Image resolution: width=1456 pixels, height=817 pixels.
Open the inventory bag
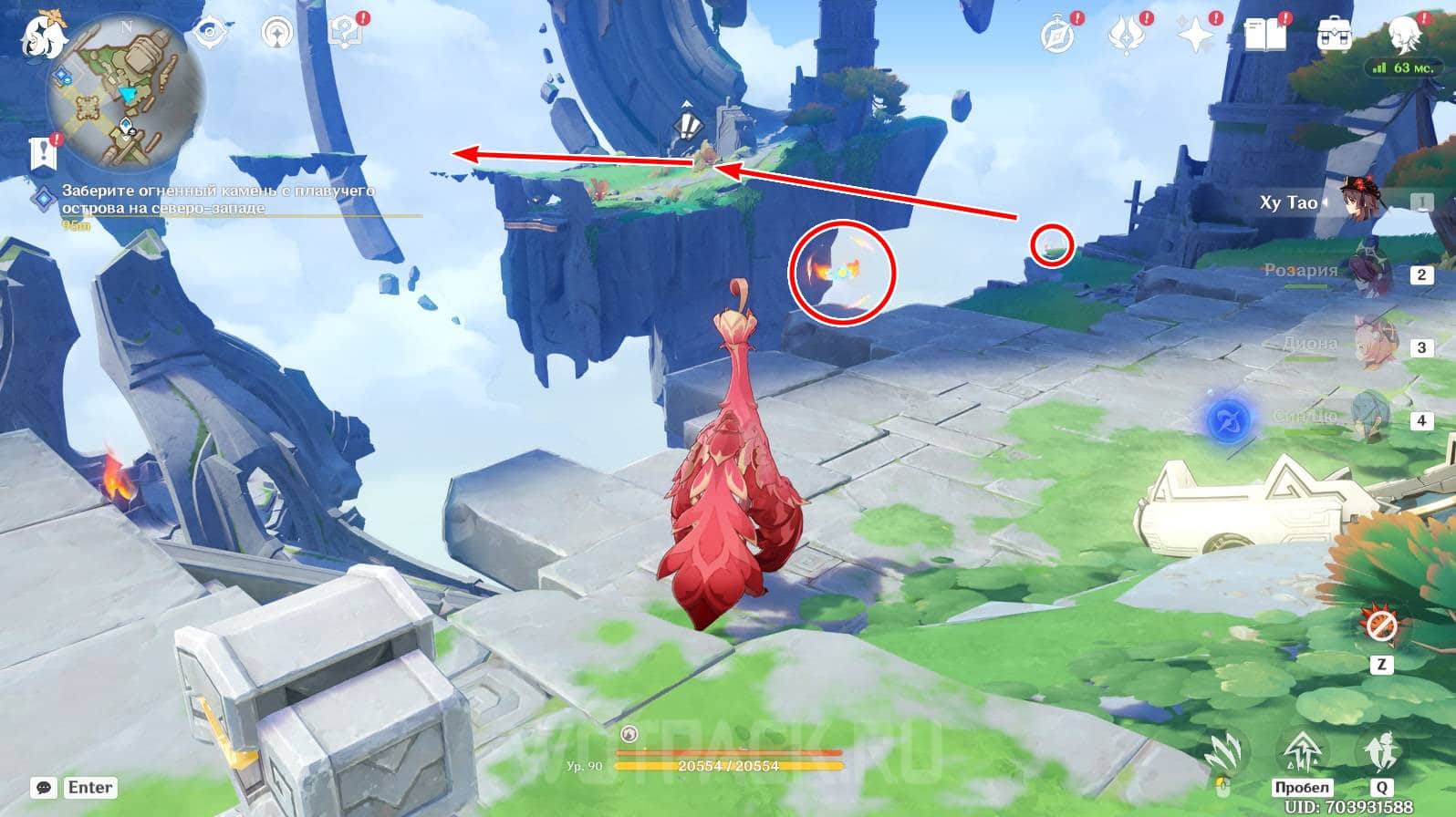pyautogui.click(x=1336, y=35)
